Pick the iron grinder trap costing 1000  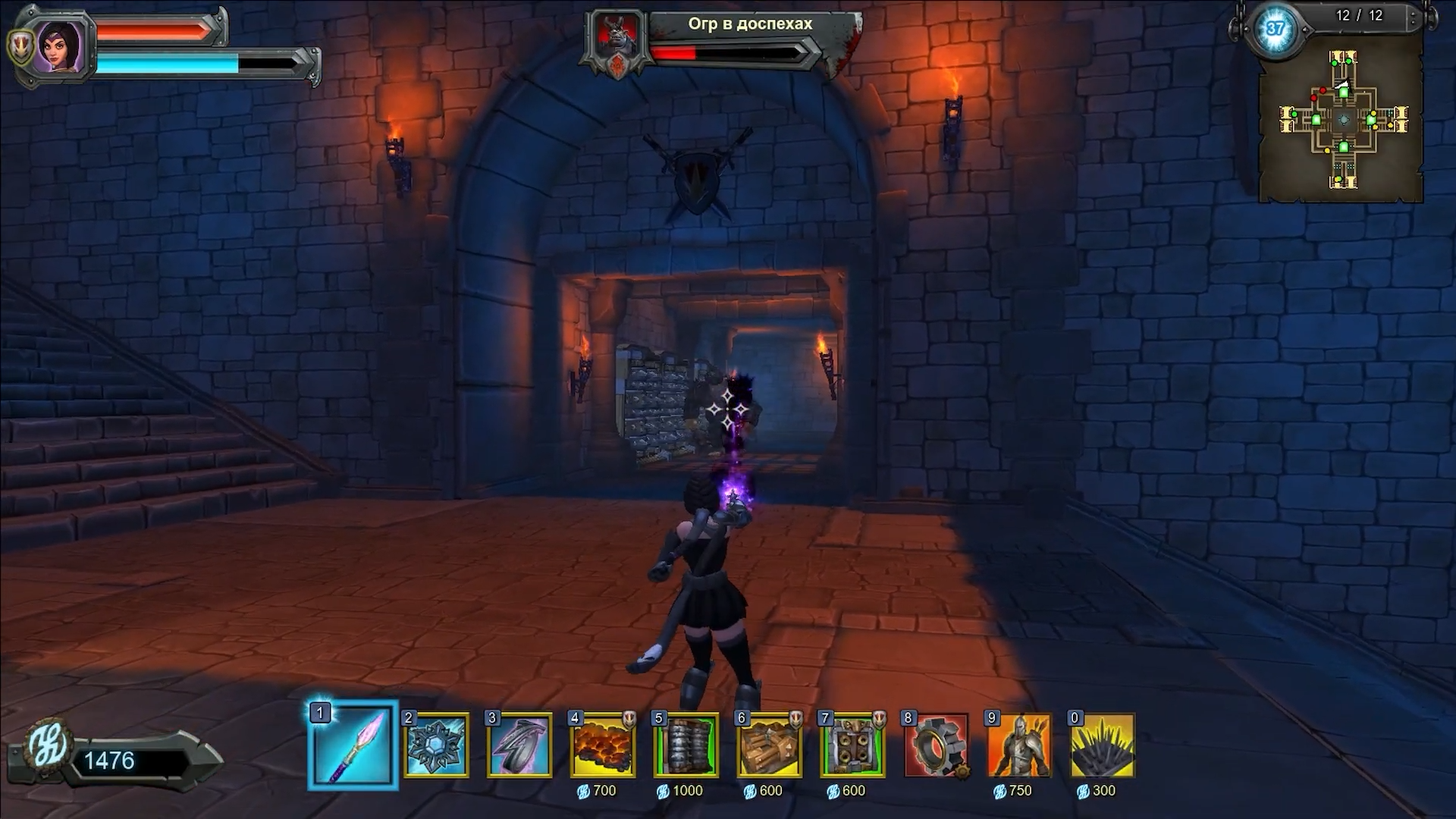point(686,745)
